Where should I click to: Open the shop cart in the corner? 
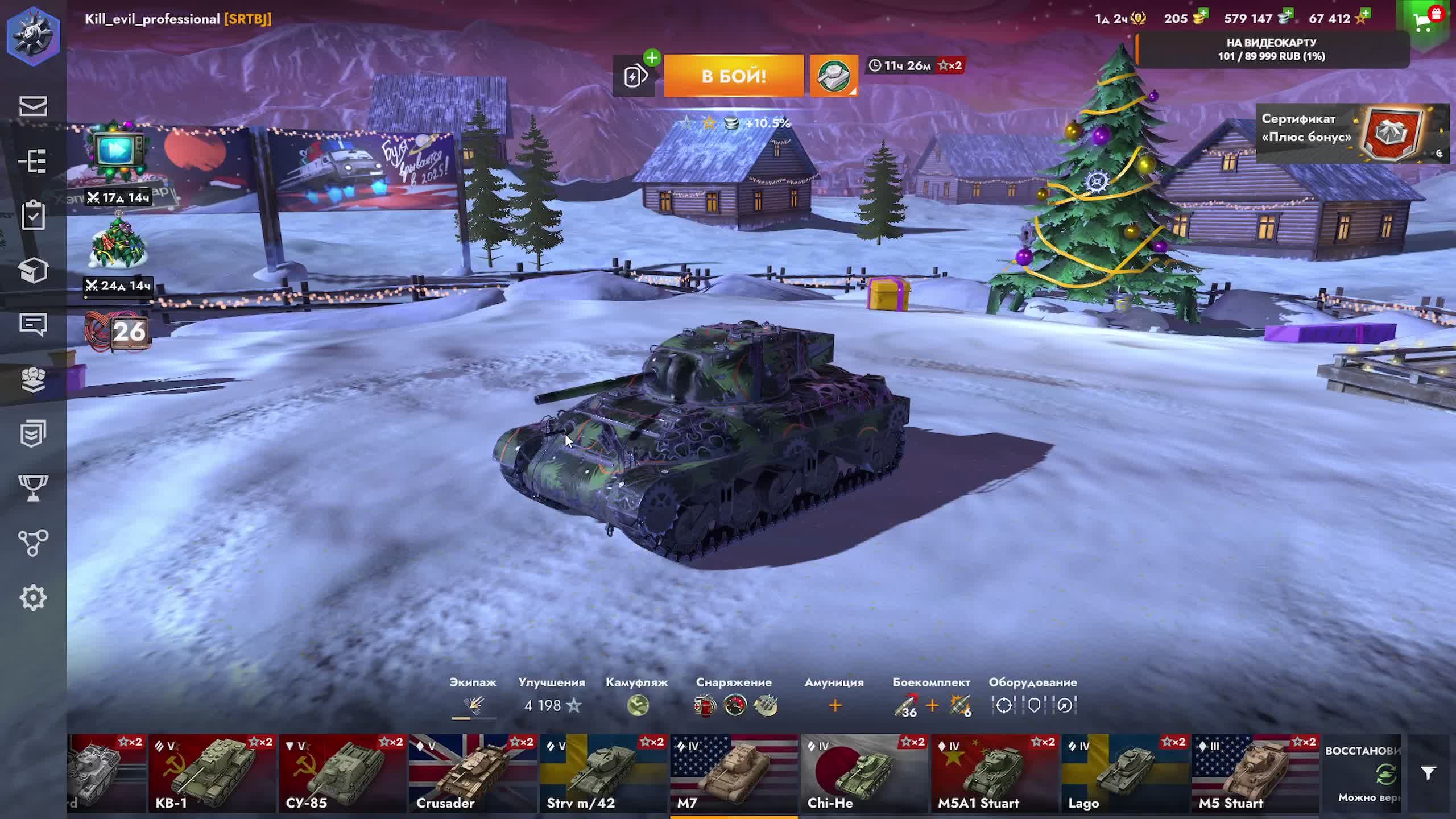[x=1423, y=22]
